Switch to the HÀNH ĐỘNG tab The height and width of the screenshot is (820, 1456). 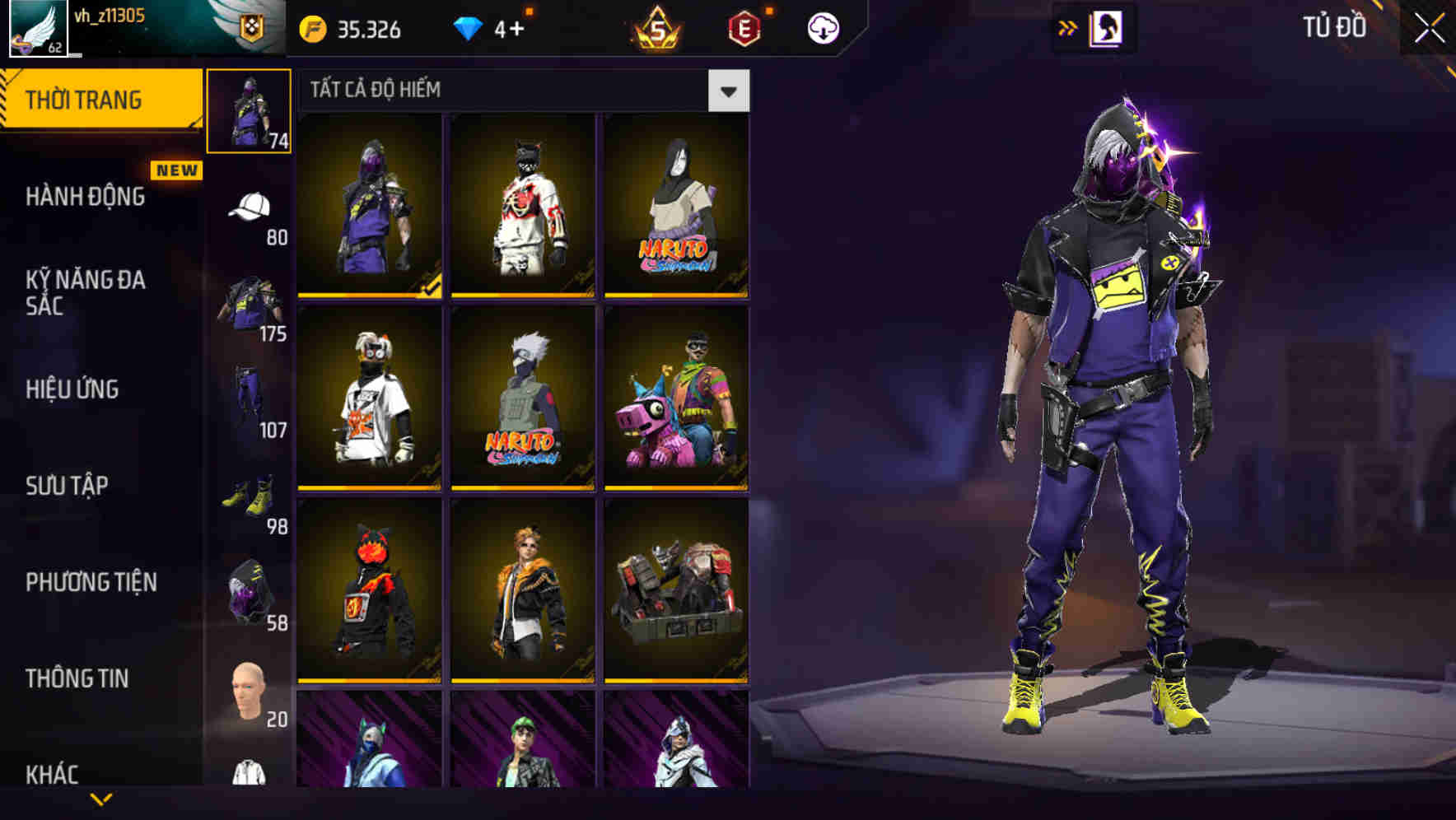[x=85, y=198]
